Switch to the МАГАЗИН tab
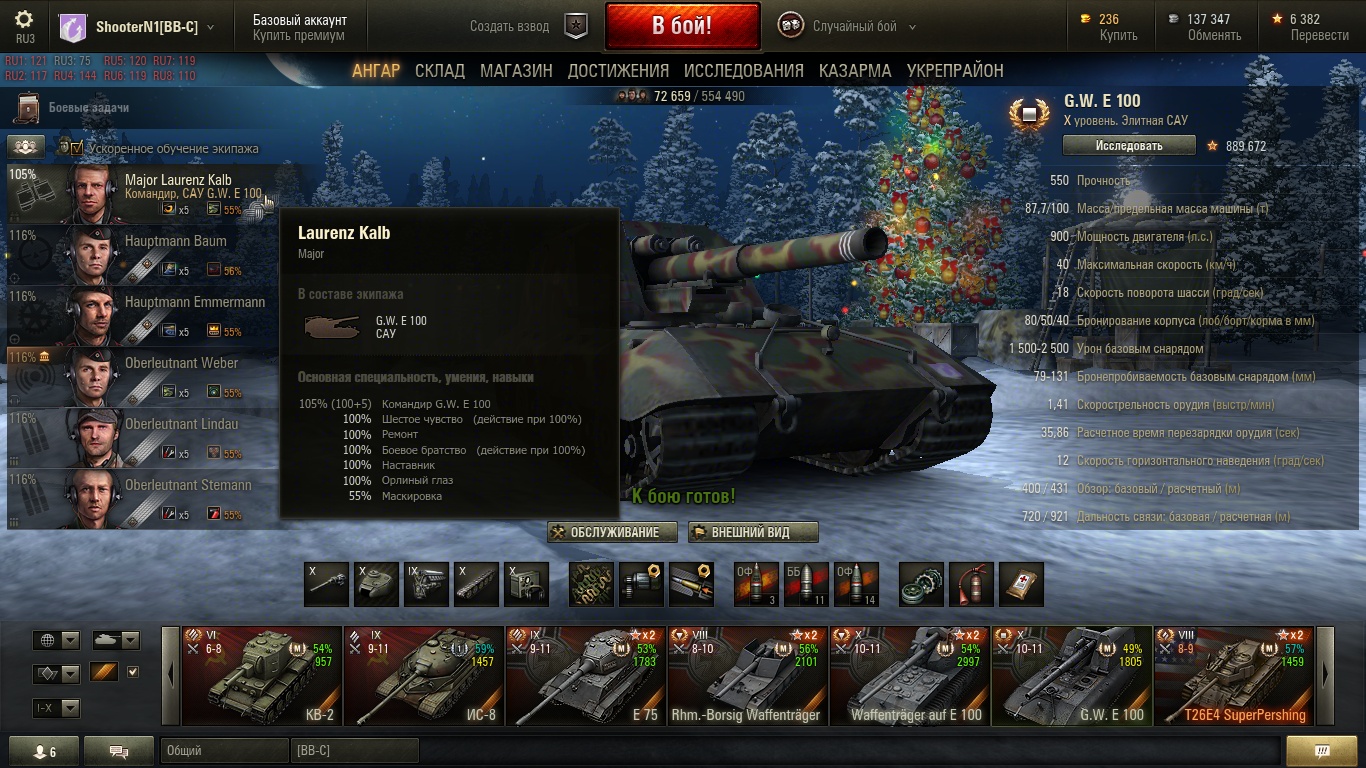1366x768 pixels. (x=516, y=71)
